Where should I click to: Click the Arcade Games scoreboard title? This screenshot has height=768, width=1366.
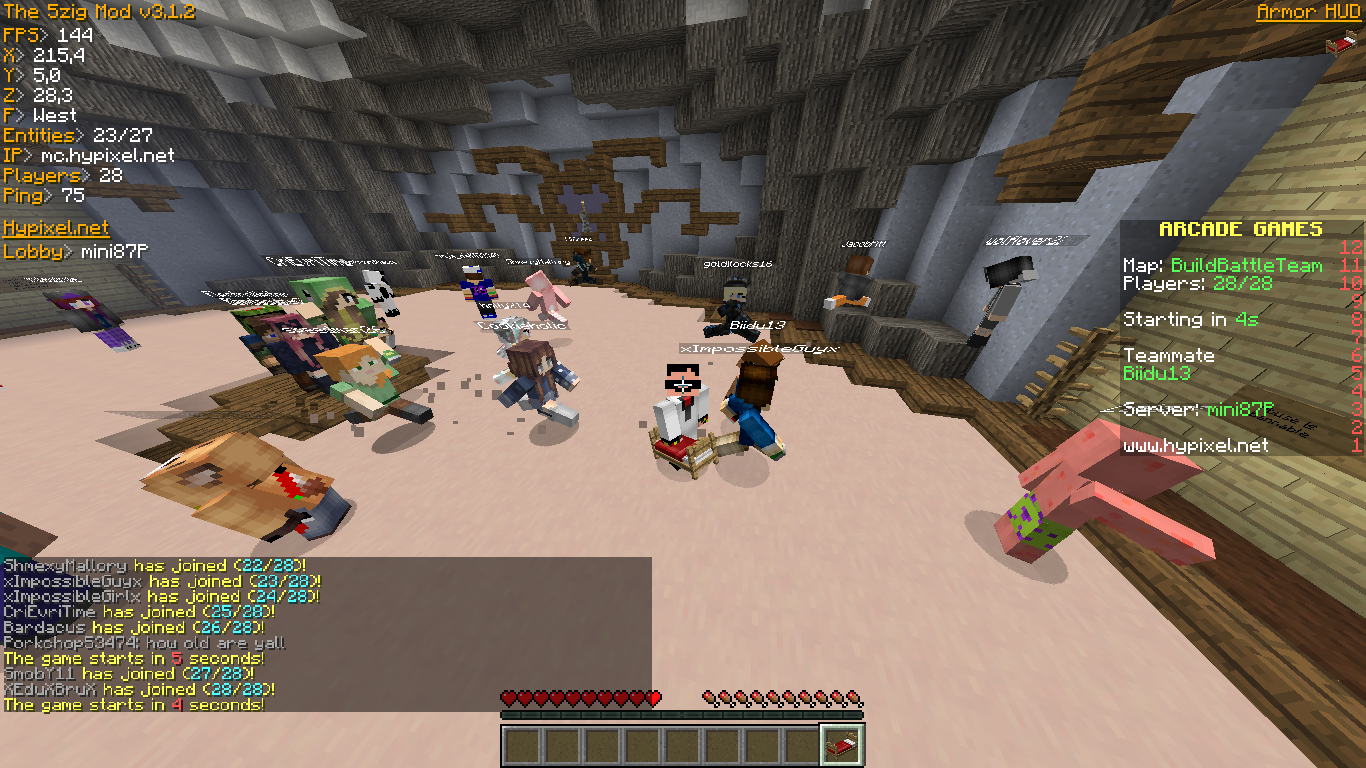coord(1240,229)
